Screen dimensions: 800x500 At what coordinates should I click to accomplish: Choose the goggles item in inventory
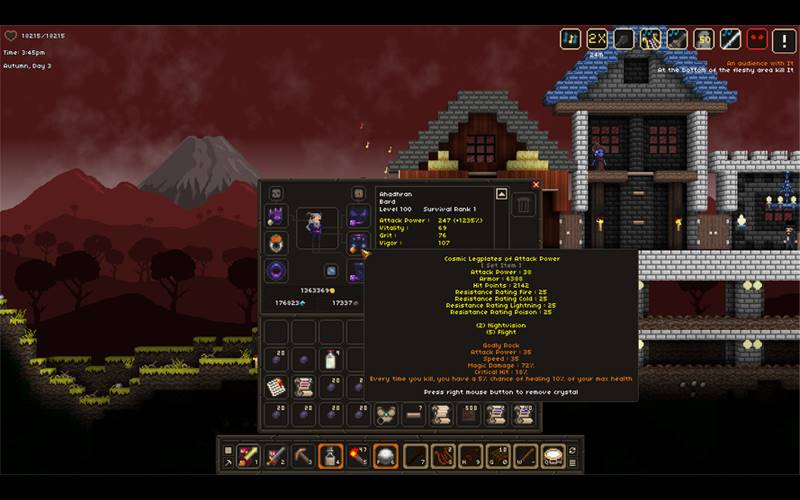tap(386, 415)
